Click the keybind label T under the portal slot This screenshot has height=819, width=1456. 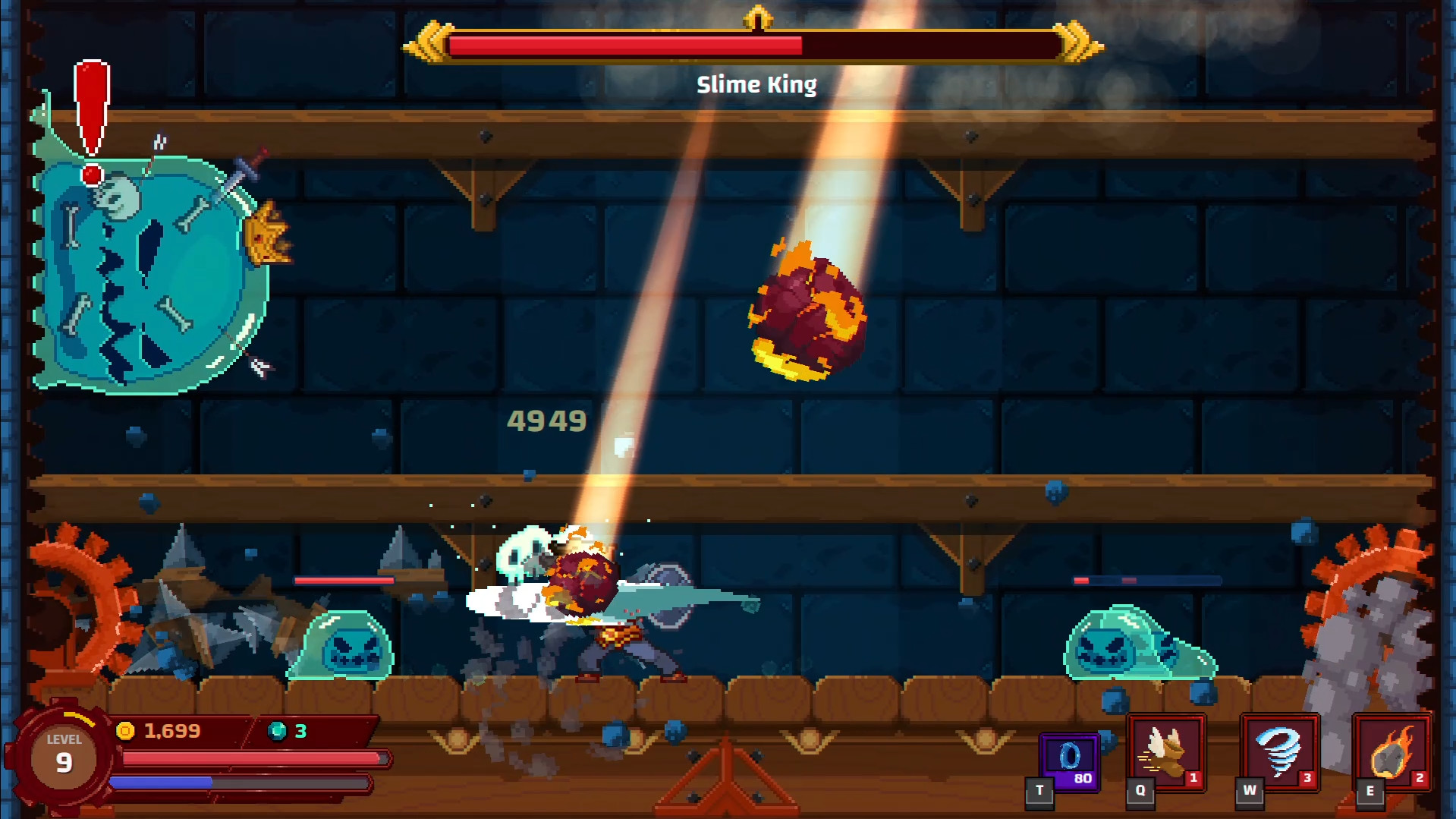[x=1038, y=790]
